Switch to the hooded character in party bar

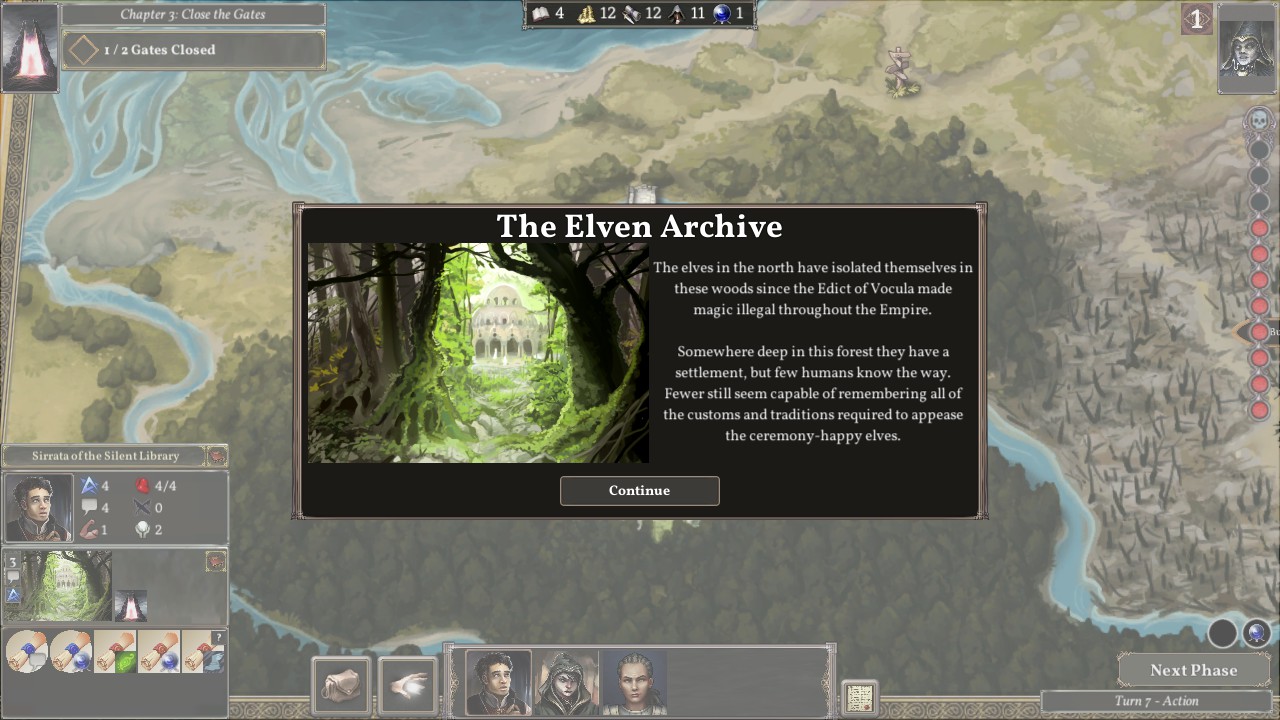tap(566, 682)
